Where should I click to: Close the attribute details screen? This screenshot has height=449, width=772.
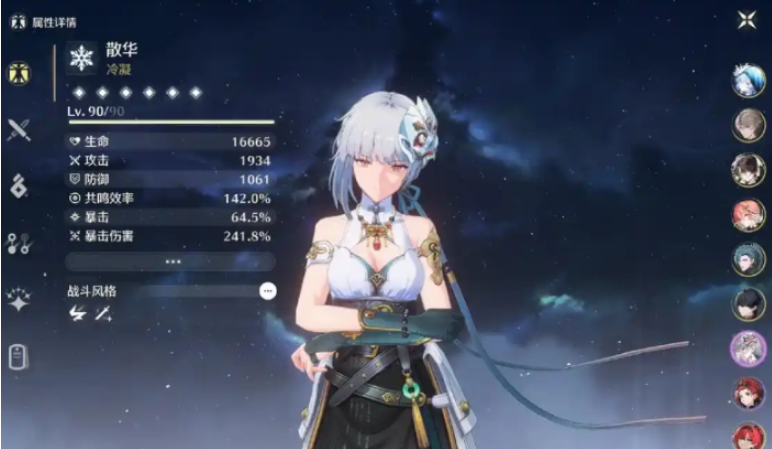(746, 20)
